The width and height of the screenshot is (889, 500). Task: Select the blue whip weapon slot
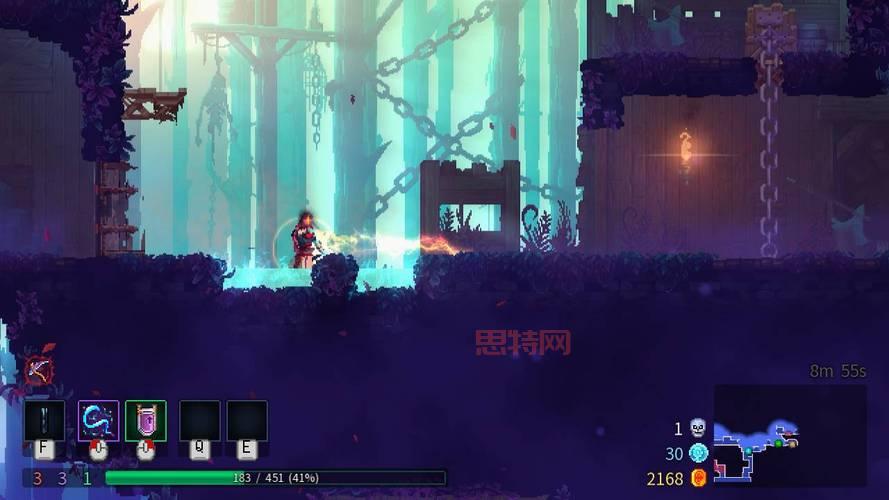point(98,421)
